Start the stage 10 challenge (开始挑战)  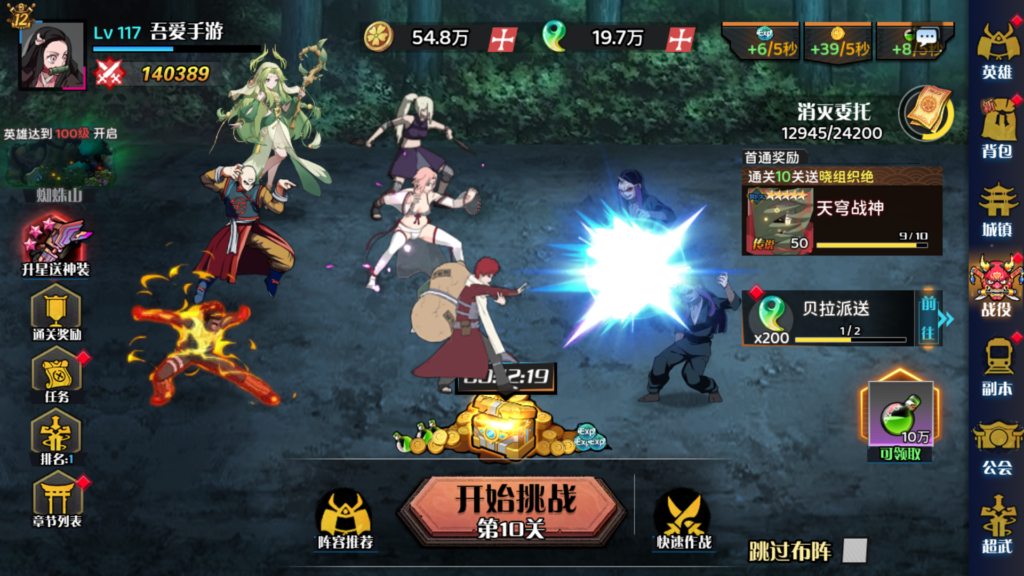tap(515, 506)
